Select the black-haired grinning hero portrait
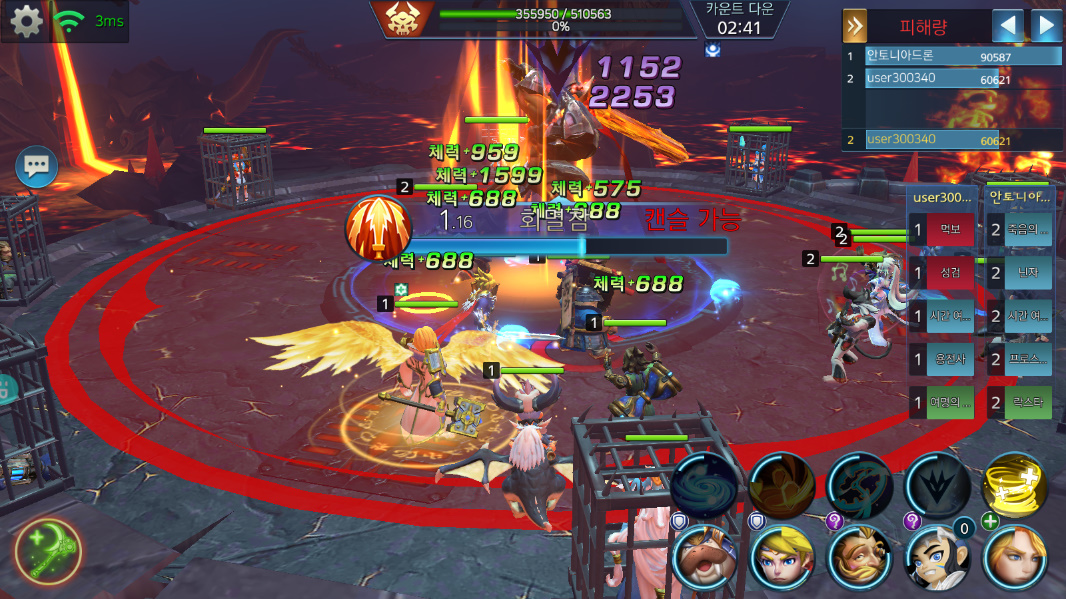The width and height of the screenshot is (1066, 599). [937, 557]
